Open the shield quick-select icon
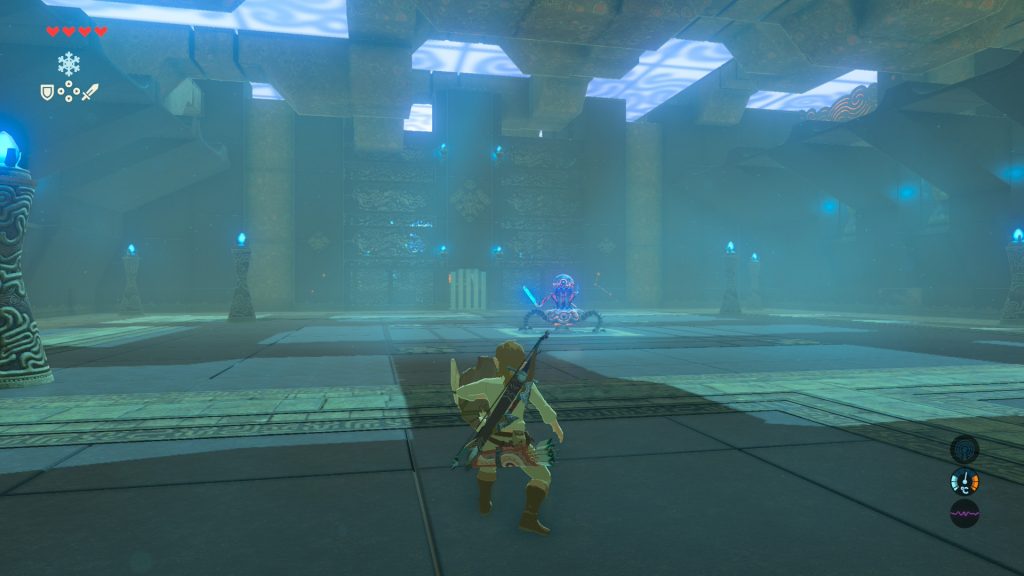 [47, 92]
